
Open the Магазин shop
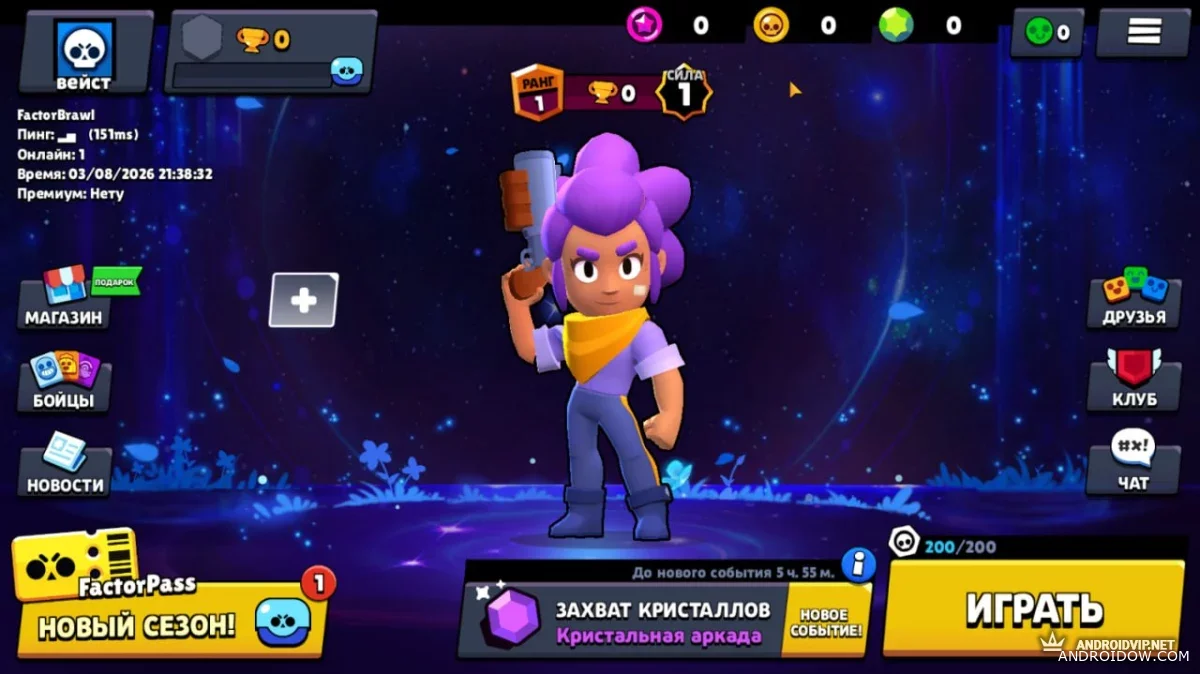65,298
